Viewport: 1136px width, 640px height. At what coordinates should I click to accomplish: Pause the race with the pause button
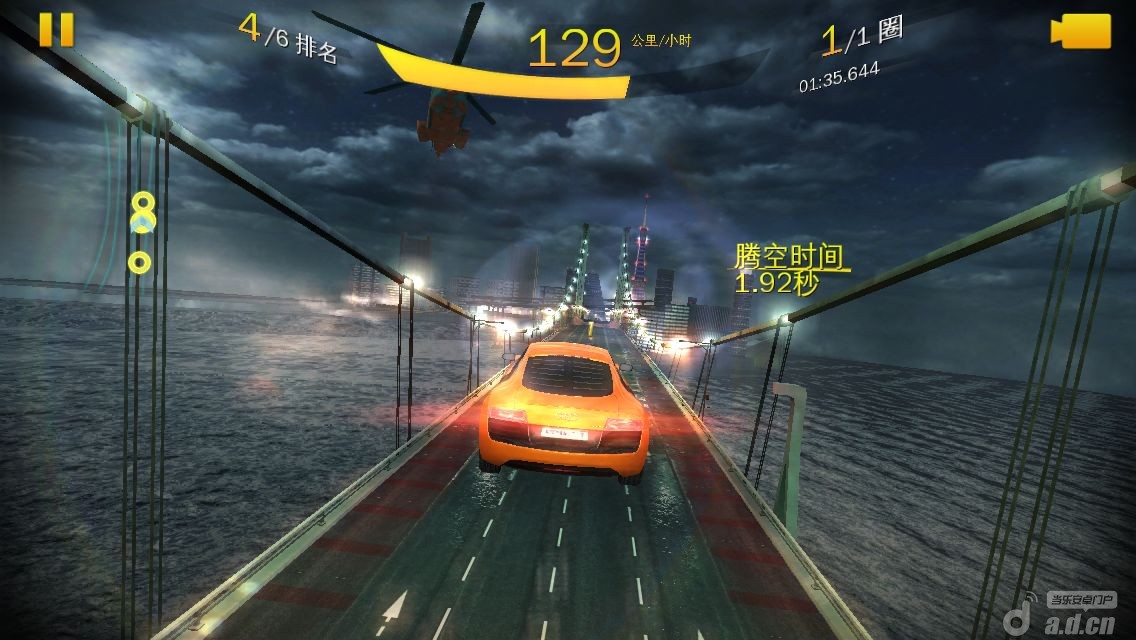[x=56, y=29]
